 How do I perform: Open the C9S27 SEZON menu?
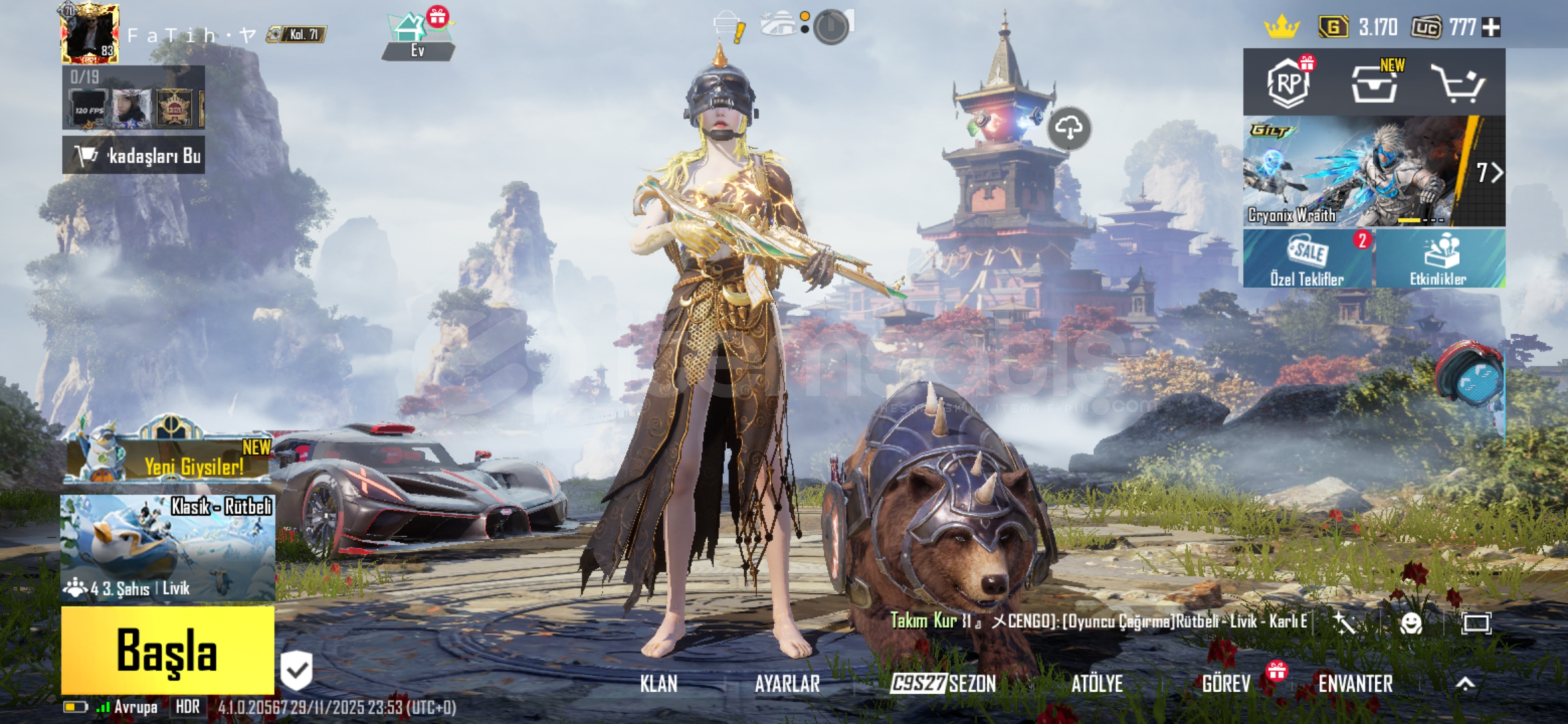[943, 684]
